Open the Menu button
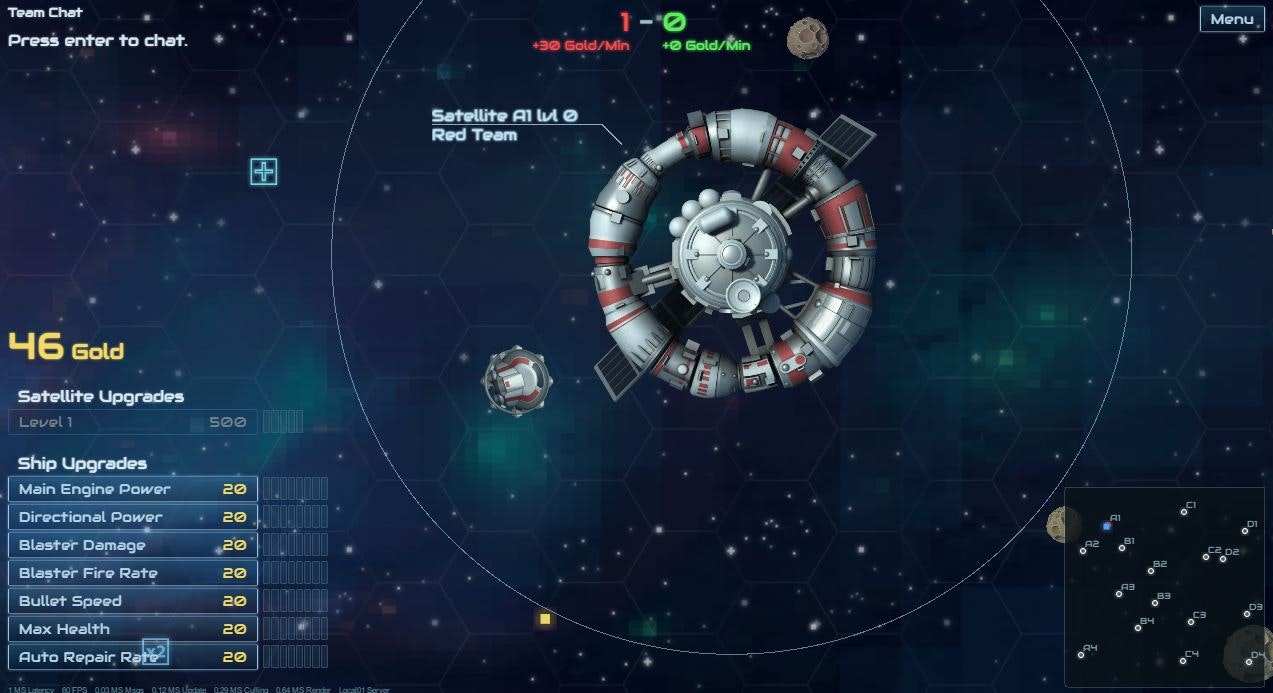The image size is (1273, 693). (x=1231, y=19)
